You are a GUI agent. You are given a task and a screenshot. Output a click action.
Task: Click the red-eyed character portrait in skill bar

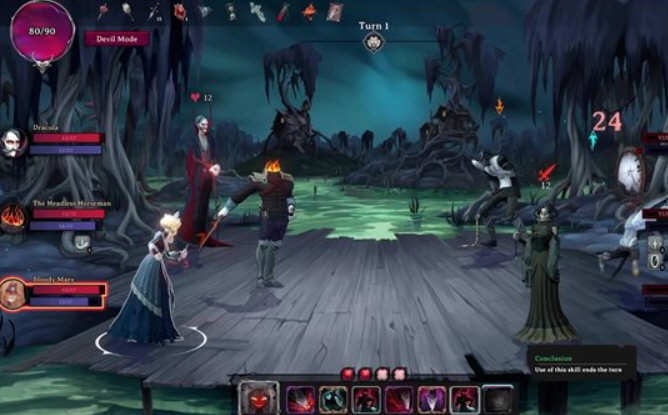[258, 398]
